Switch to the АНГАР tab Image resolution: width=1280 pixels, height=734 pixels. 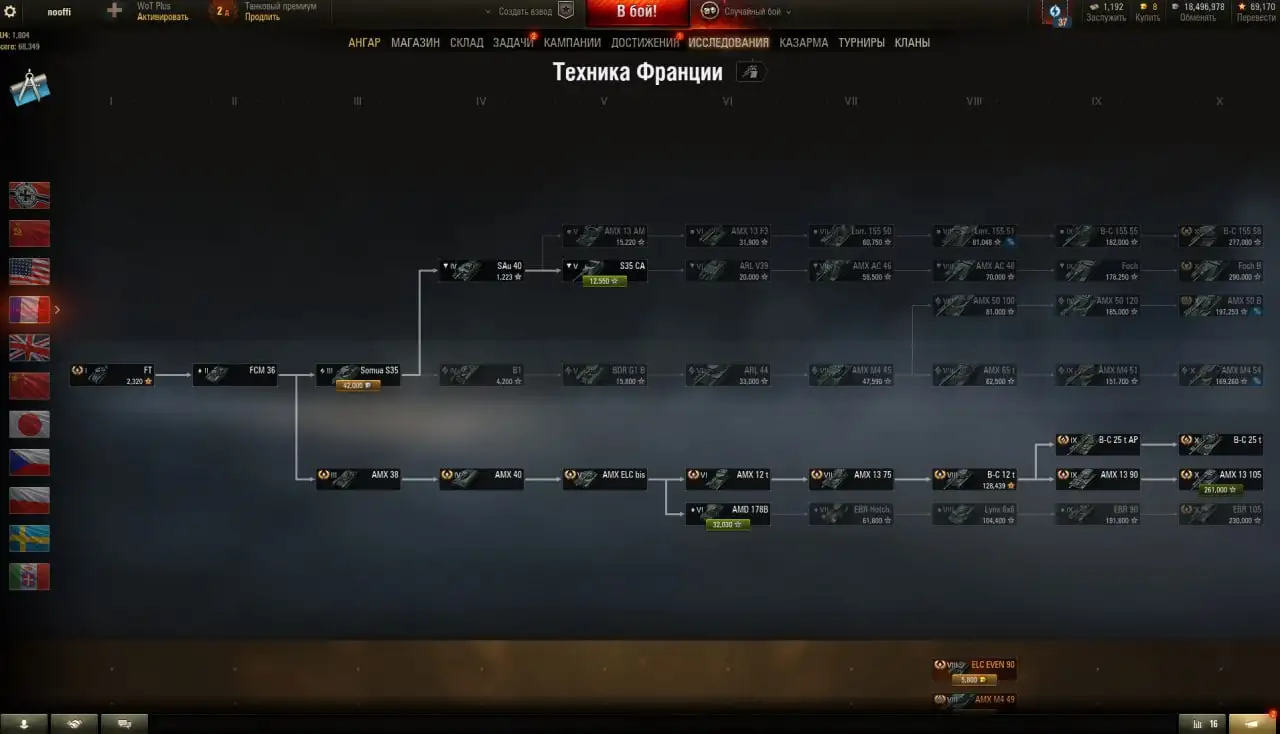(366, 42)
